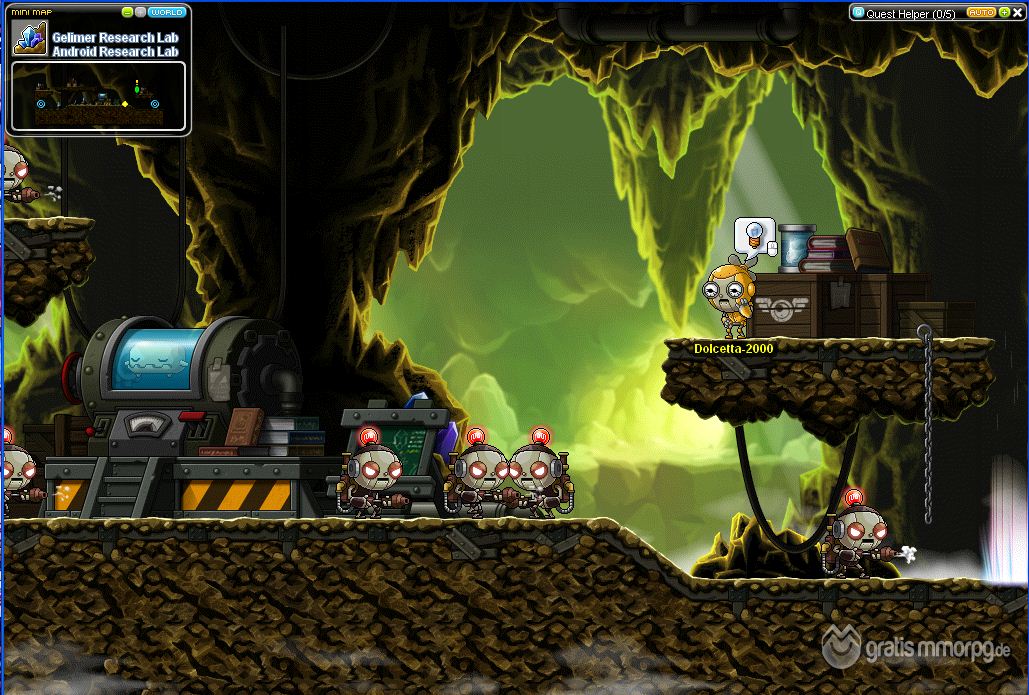Expand the Quest Helper with the plus button

tap(1003, 13)
